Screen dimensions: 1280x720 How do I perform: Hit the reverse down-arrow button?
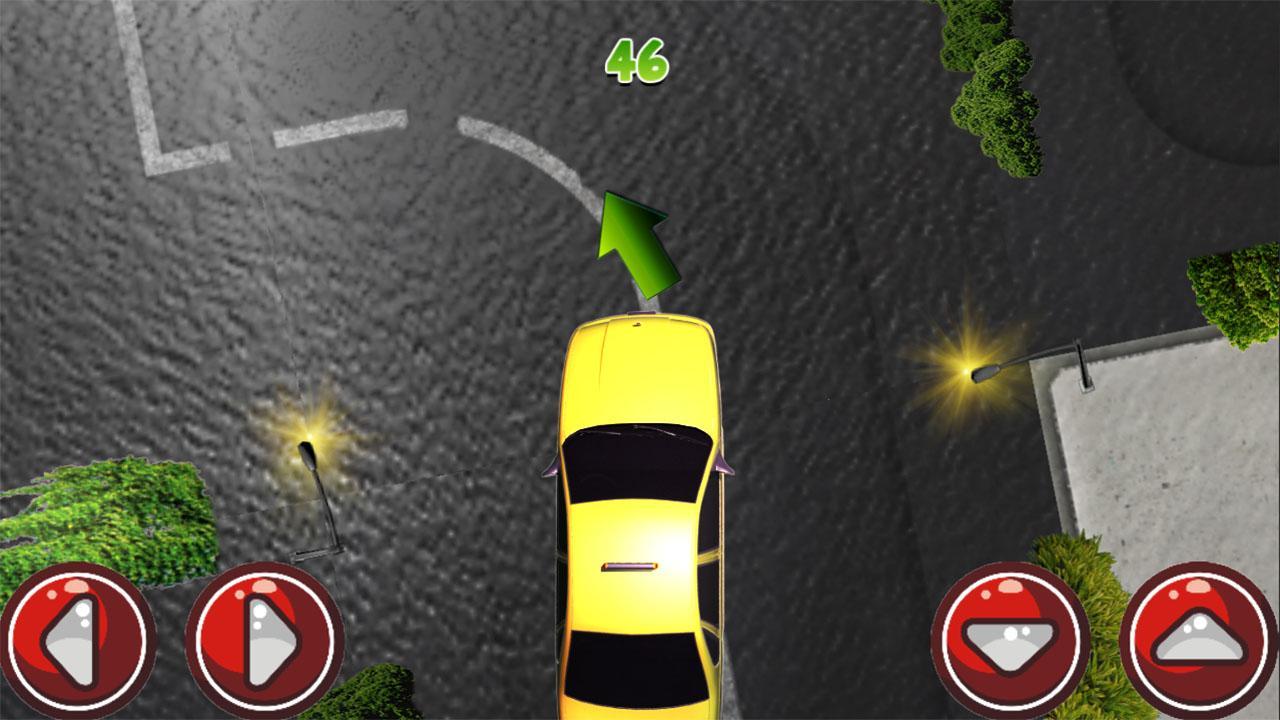[1010, 641]
